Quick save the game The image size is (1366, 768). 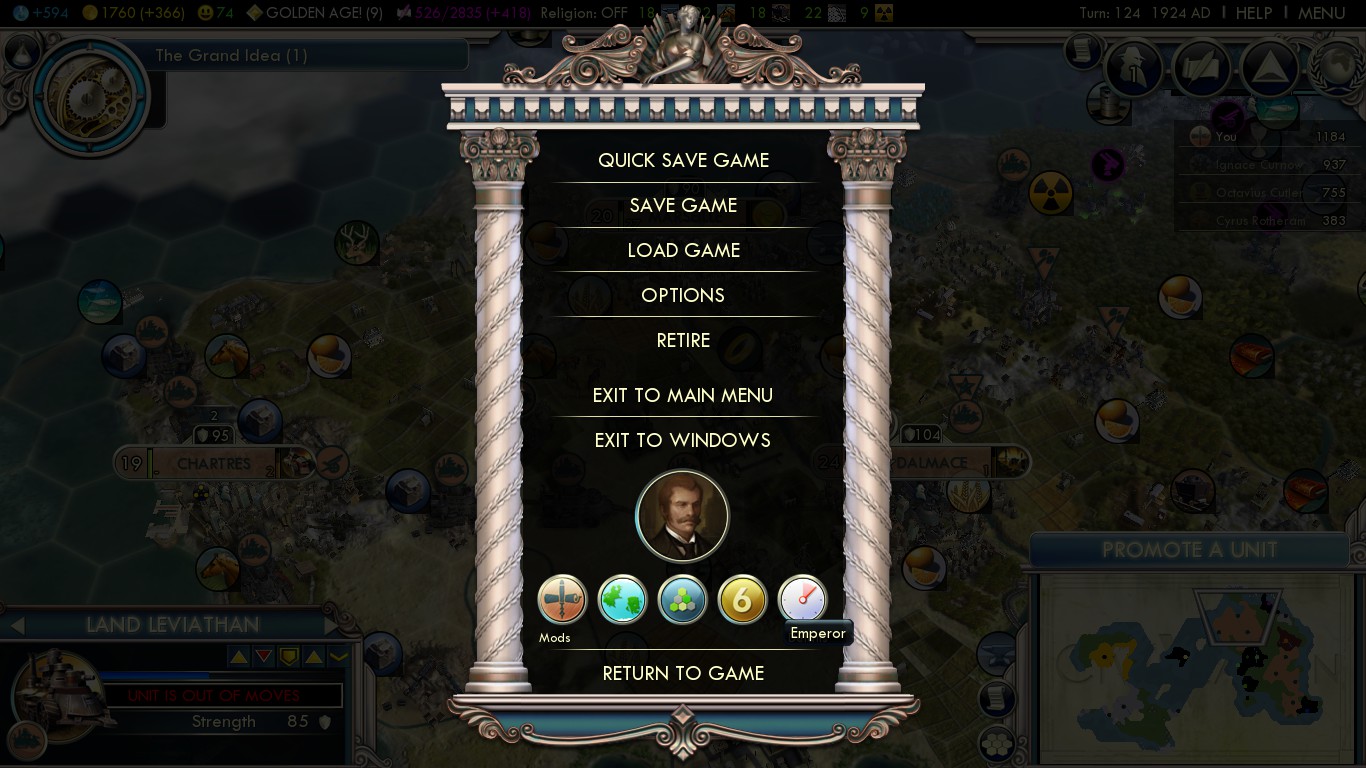[683, 160]
